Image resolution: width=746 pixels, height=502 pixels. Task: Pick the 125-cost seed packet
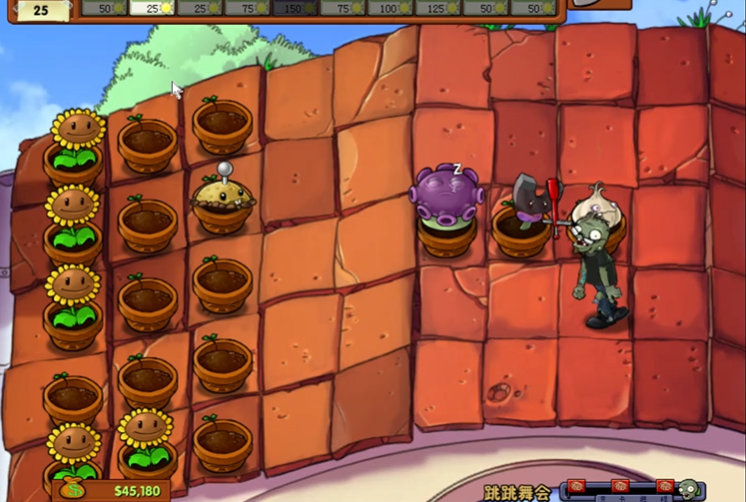point(438,8)
